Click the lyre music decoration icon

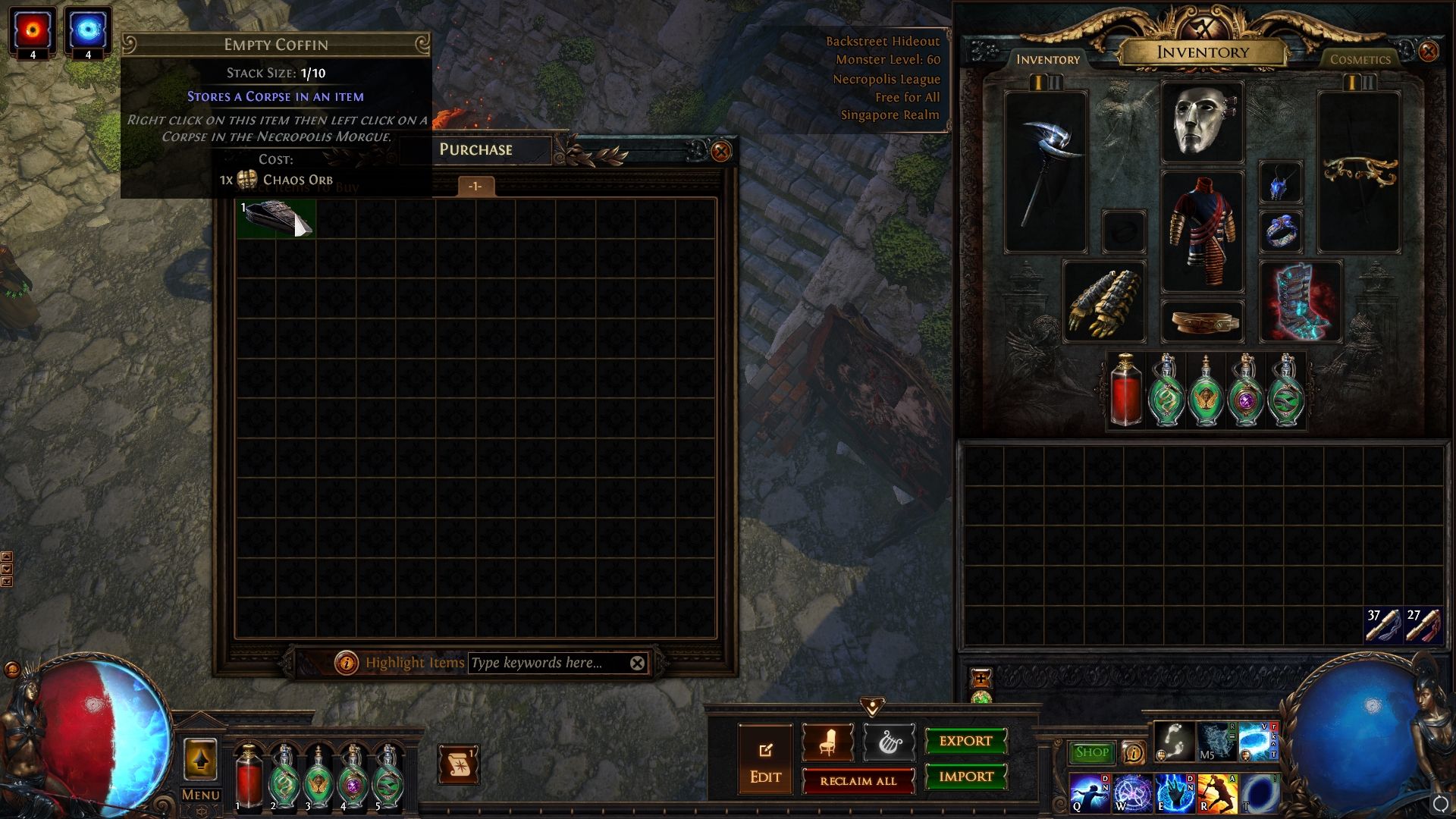click(890, 742)
